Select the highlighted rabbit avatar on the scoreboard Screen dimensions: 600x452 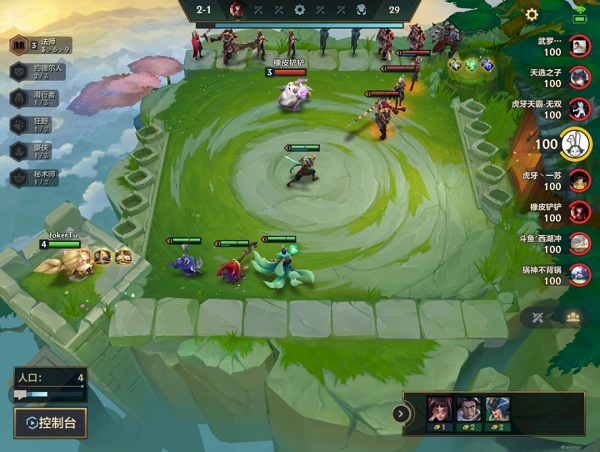576,145
